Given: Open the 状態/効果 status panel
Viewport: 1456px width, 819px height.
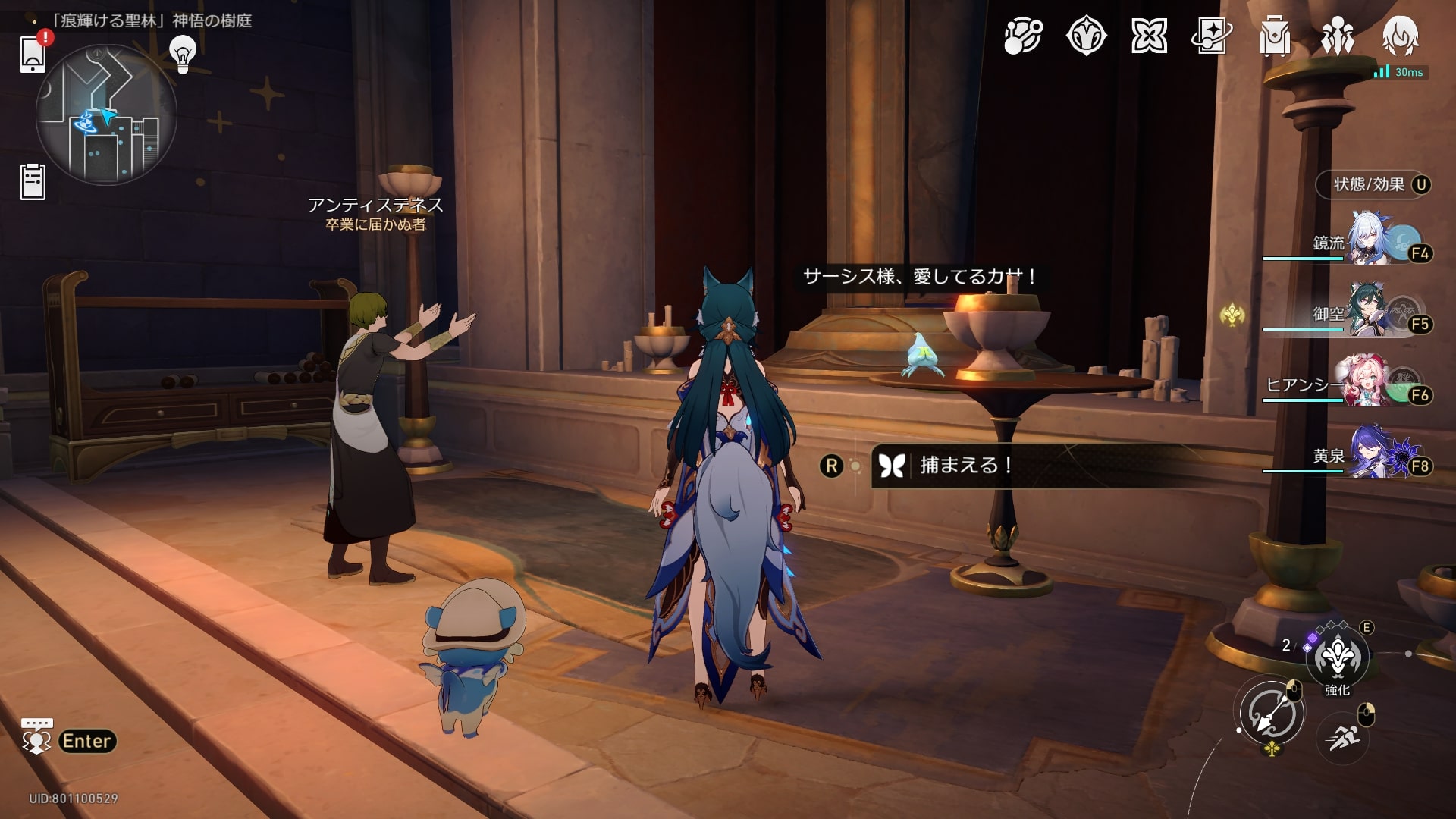Looking at the screenshot, I should pyautogui.click(x=1371, y=184).
